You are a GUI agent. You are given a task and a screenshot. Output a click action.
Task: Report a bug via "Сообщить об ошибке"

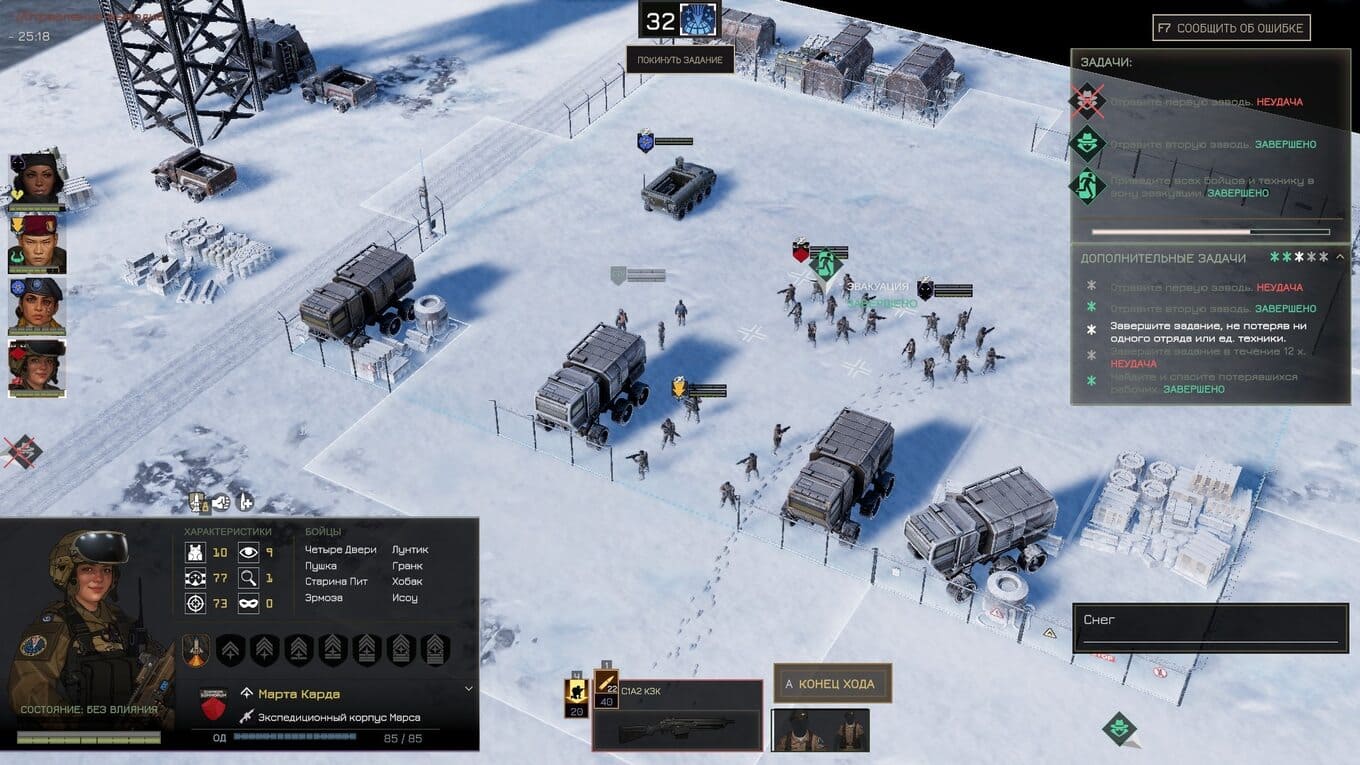coord(1231,28)
